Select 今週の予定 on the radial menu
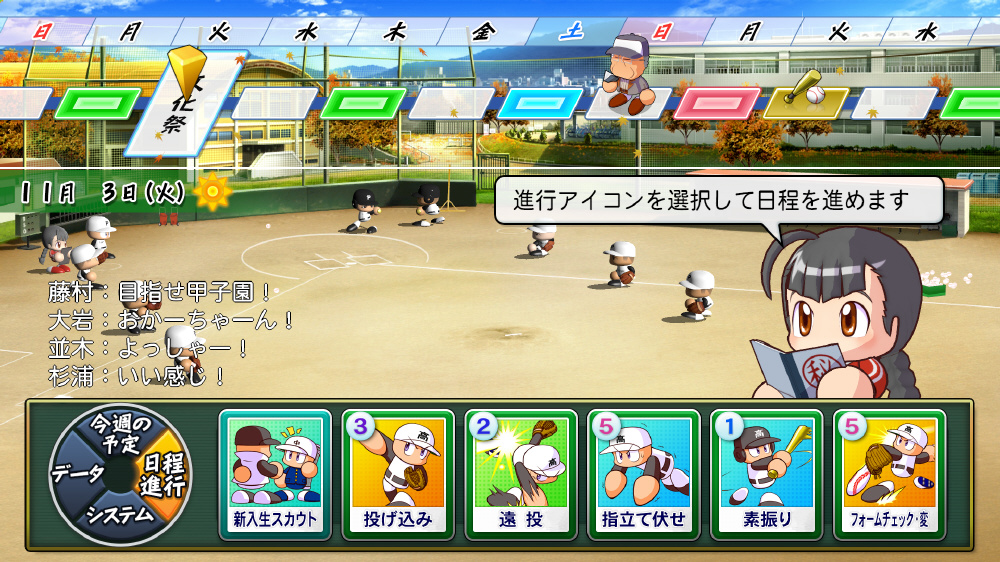Viewport: 1000px width, 562px height. (118, 432)
